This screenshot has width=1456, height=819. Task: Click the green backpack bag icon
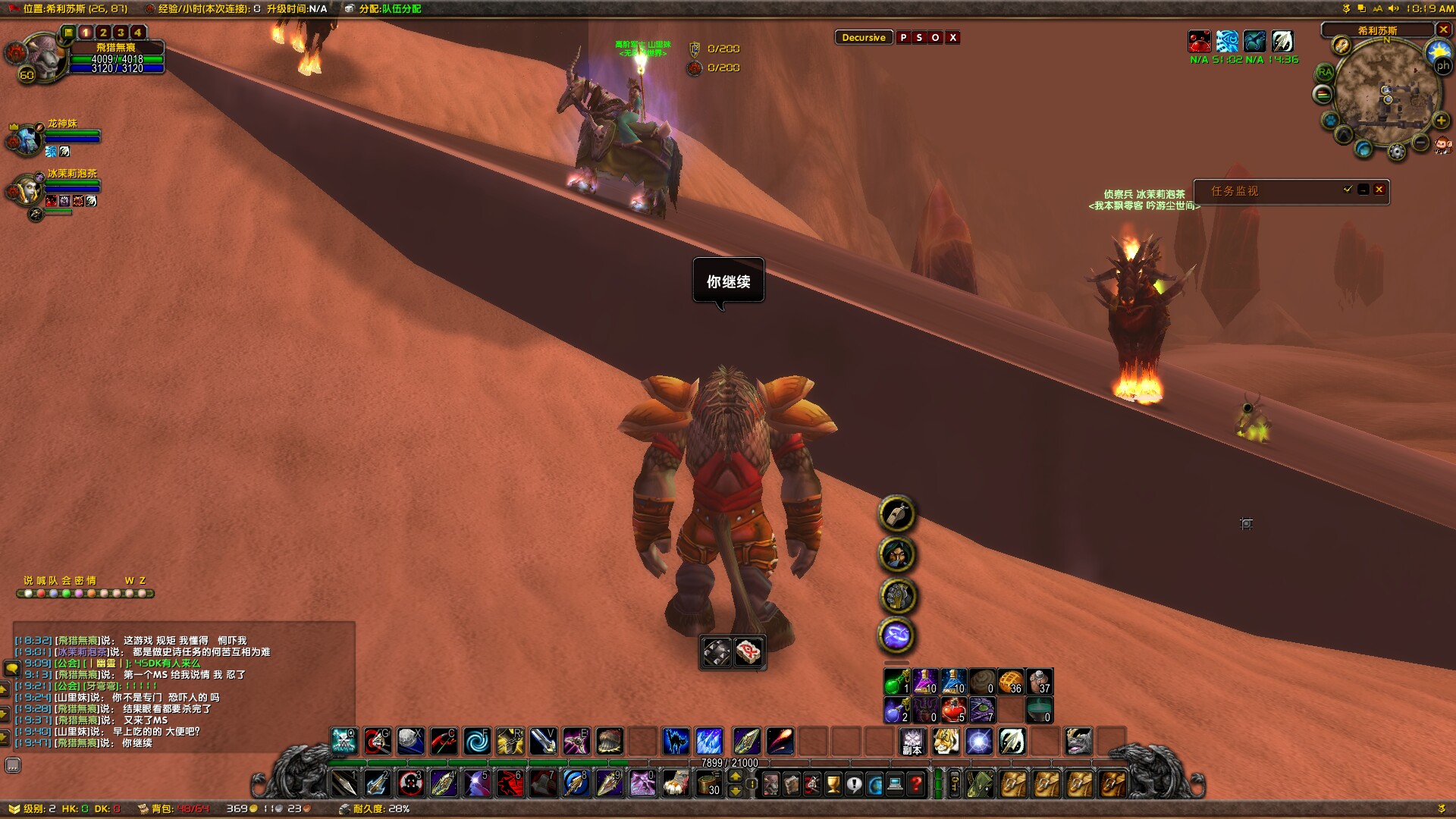pyautogui.click(x=978, y=785)
